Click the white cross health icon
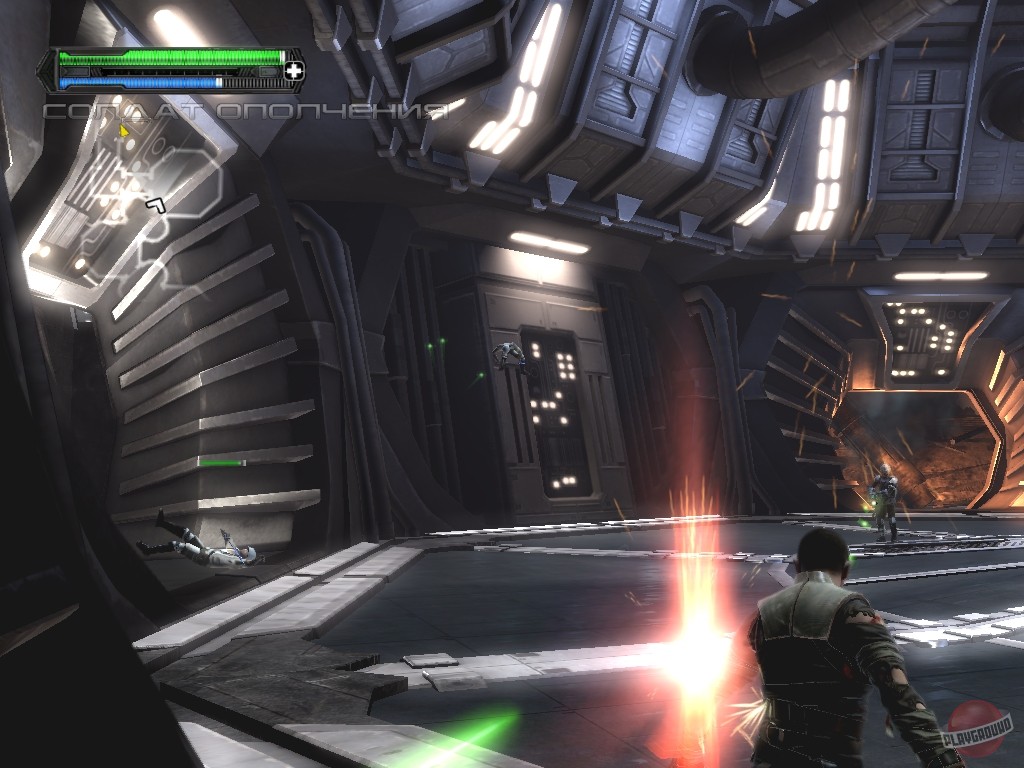 [294, 70]
